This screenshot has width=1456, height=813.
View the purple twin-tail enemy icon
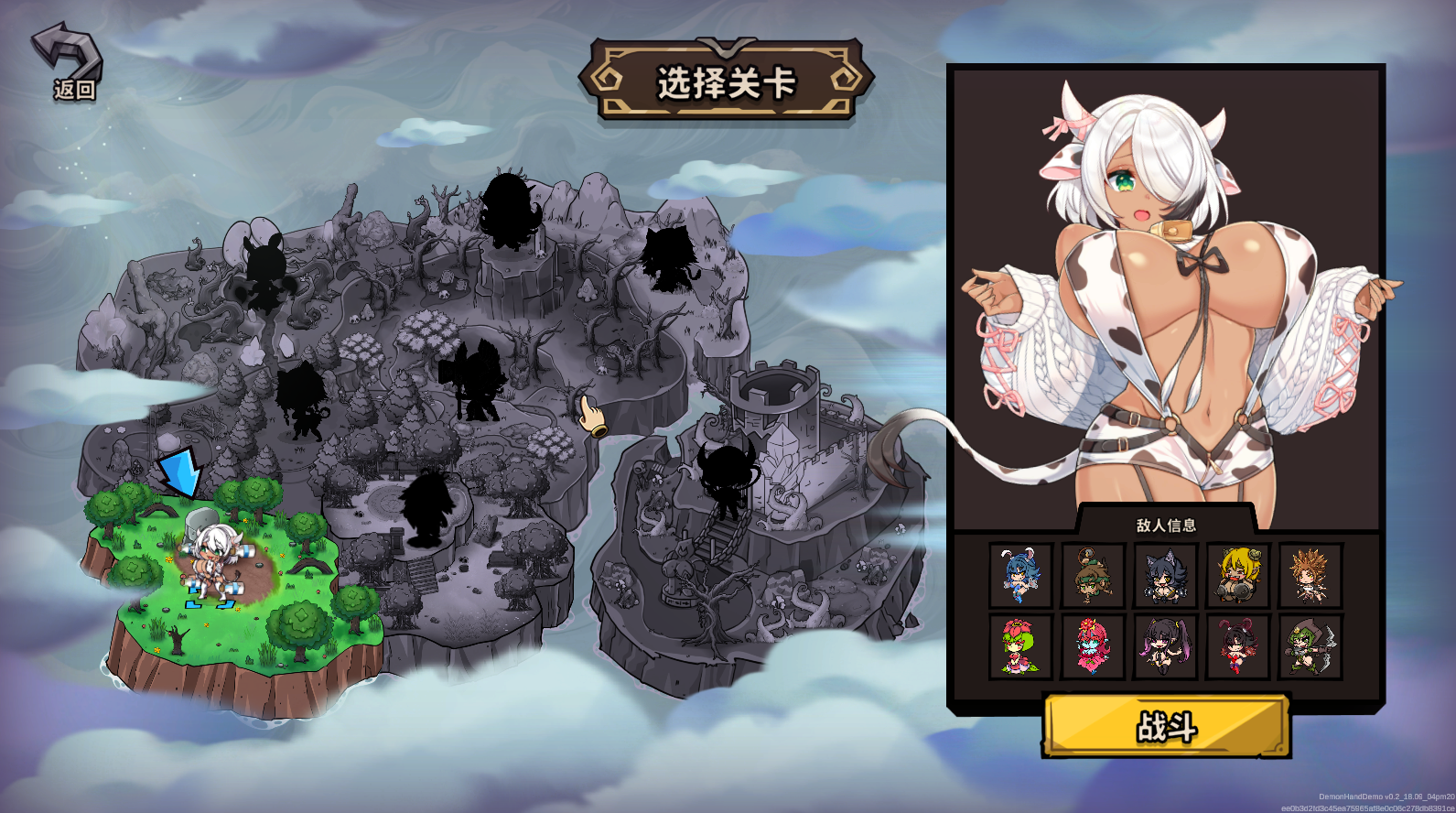[1165, 646]
